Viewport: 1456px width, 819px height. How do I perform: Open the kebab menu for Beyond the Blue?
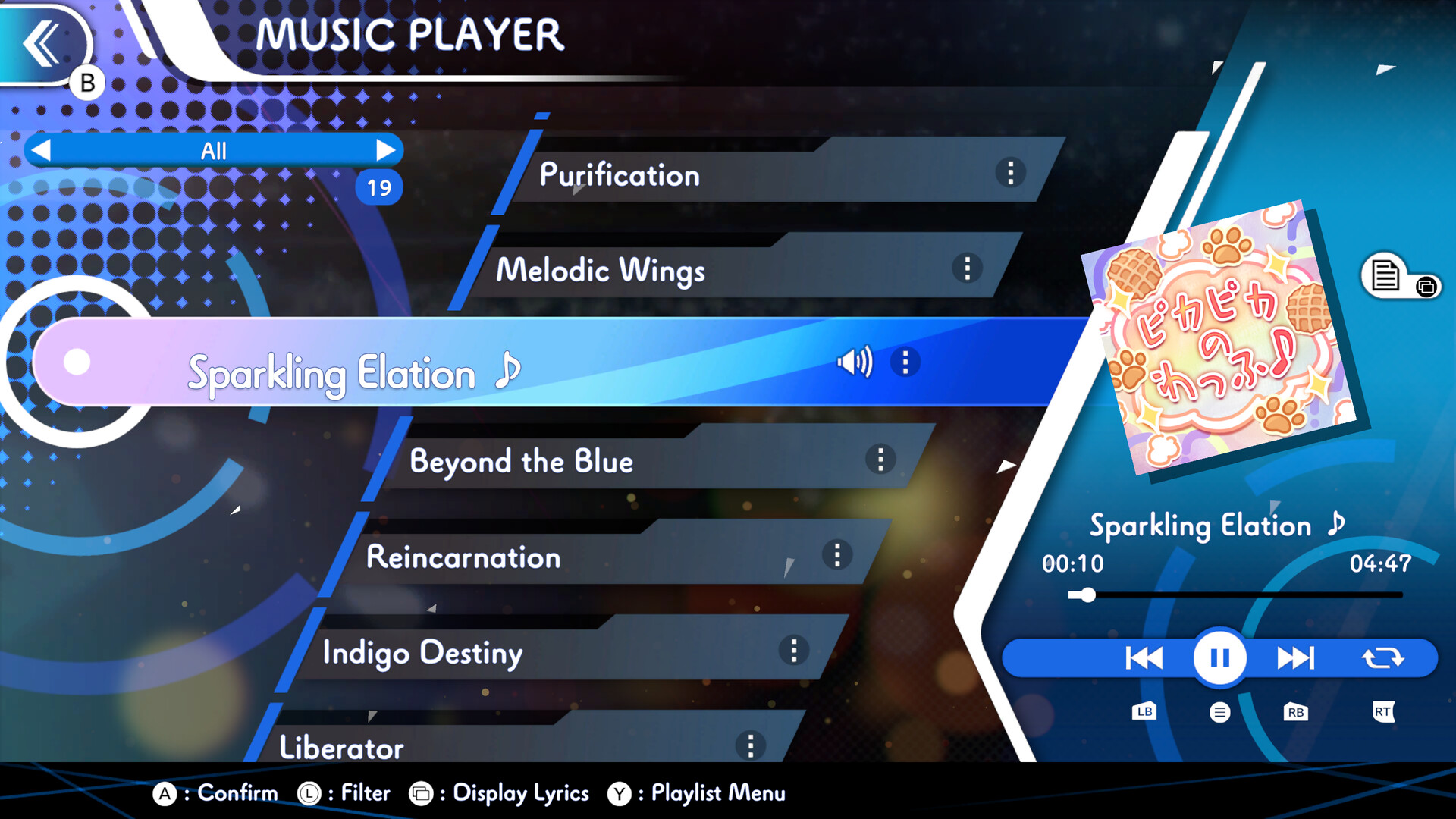click(880, 460)
